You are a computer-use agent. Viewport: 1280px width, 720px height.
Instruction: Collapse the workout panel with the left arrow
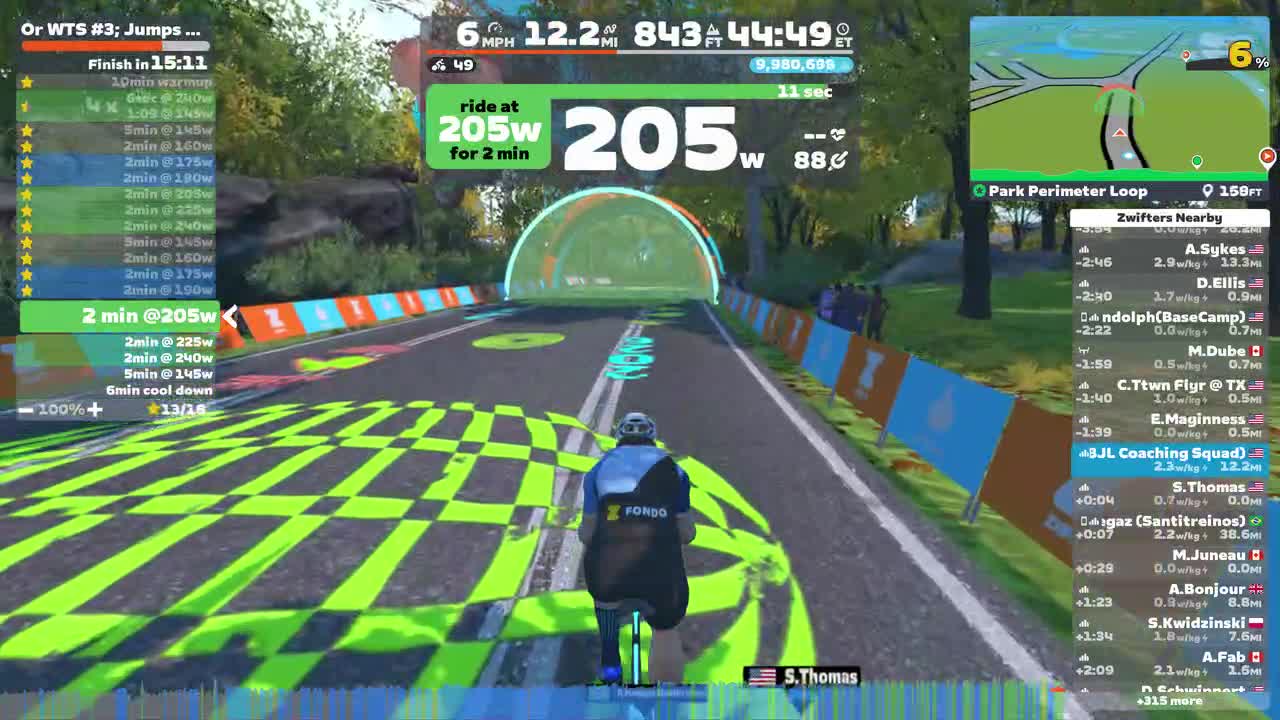(229, 316)
